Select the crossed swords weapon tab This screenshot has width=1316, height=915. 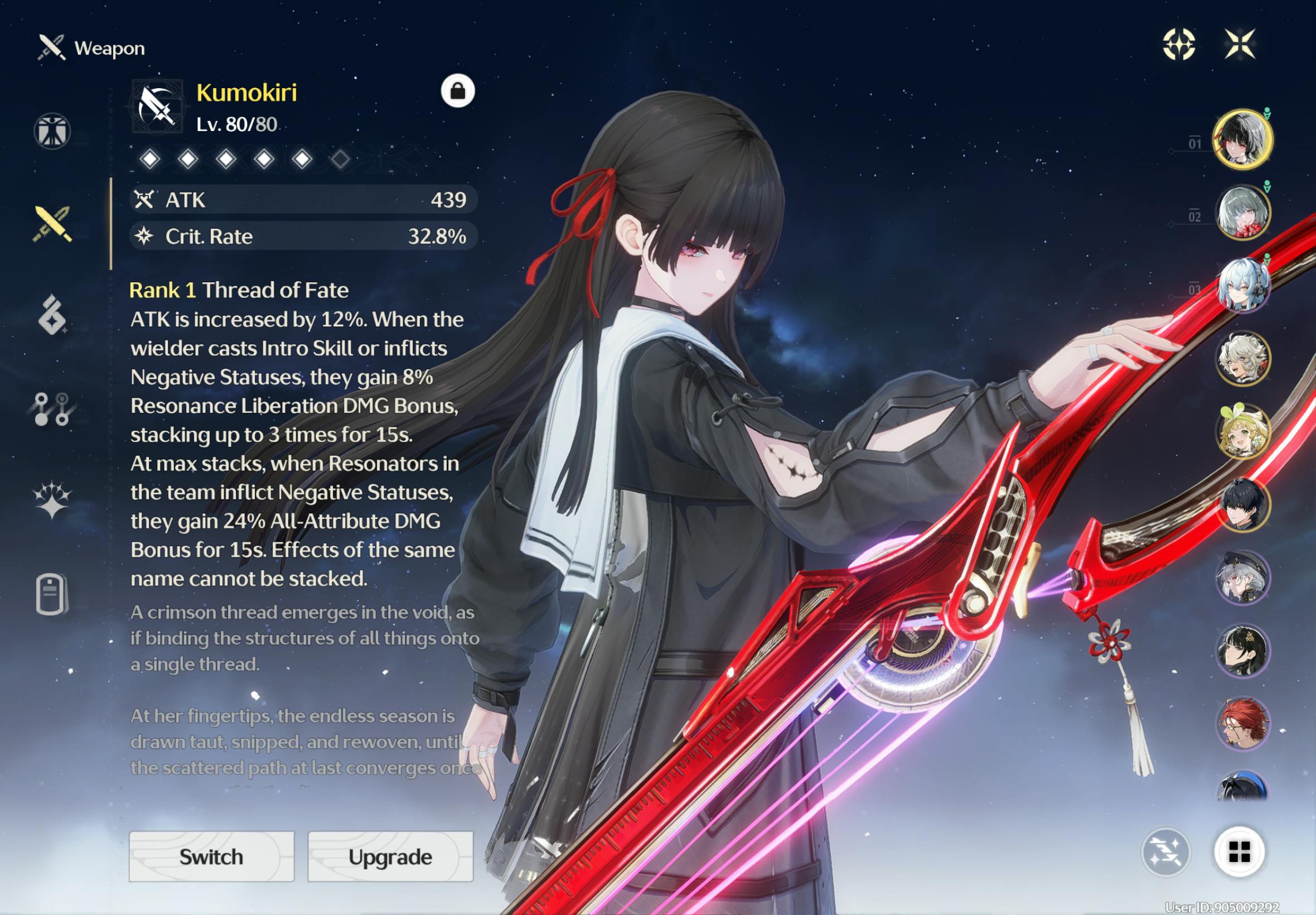tap(52, 224)
